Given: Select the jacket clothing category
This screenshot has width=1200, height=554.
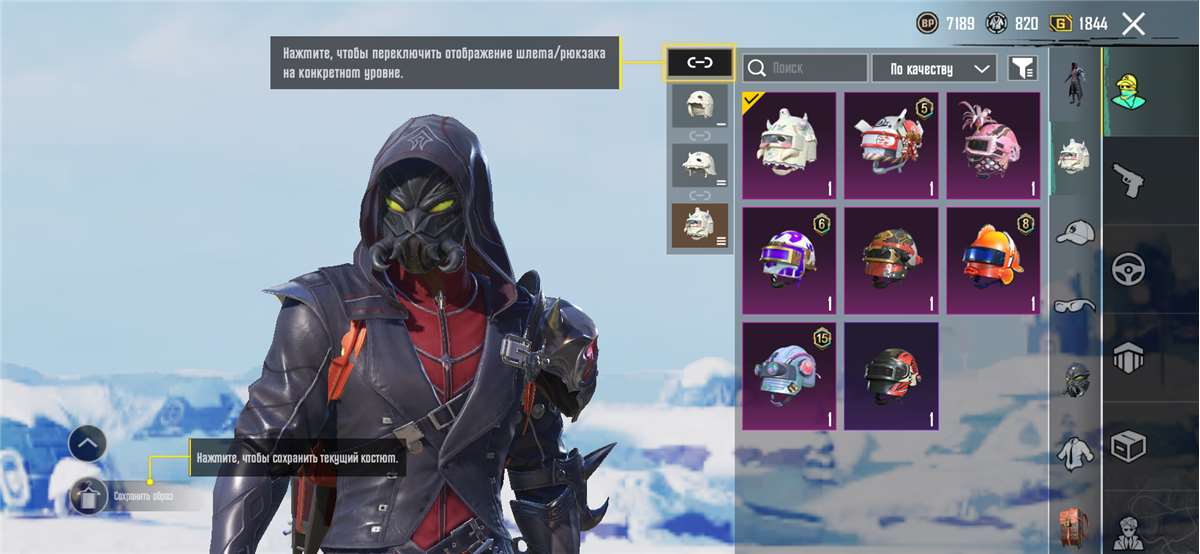Looking at the screenshot, I should [x=1075, y=451].
